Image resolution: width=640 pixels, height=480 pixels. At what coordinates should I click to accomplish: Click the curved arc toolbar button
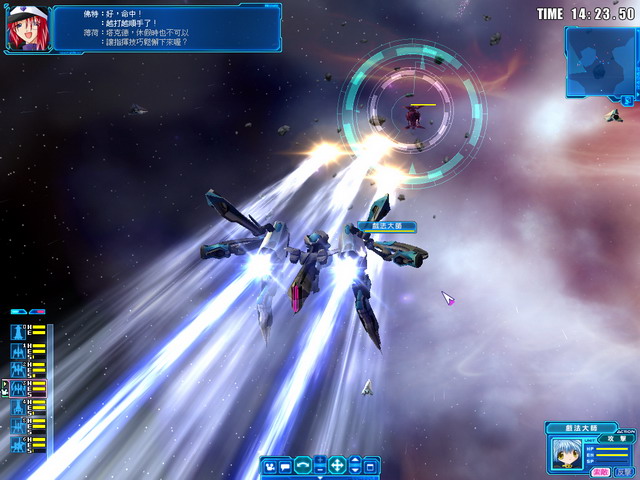coord(303,466)
